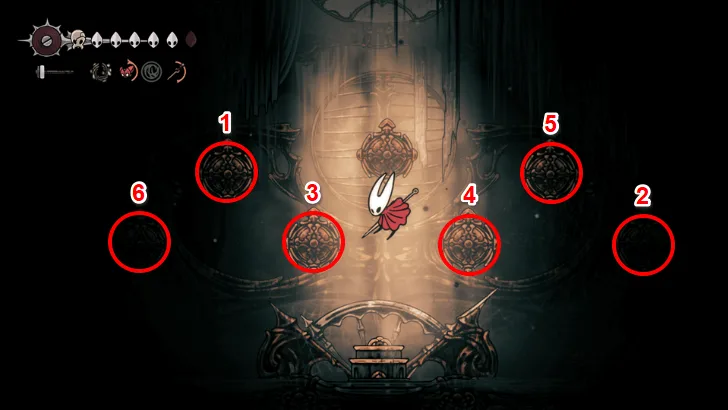Select the dark thorny wreath tool icon
The height and width of the screenshot is (410, 728).
(x=100, y=72)
